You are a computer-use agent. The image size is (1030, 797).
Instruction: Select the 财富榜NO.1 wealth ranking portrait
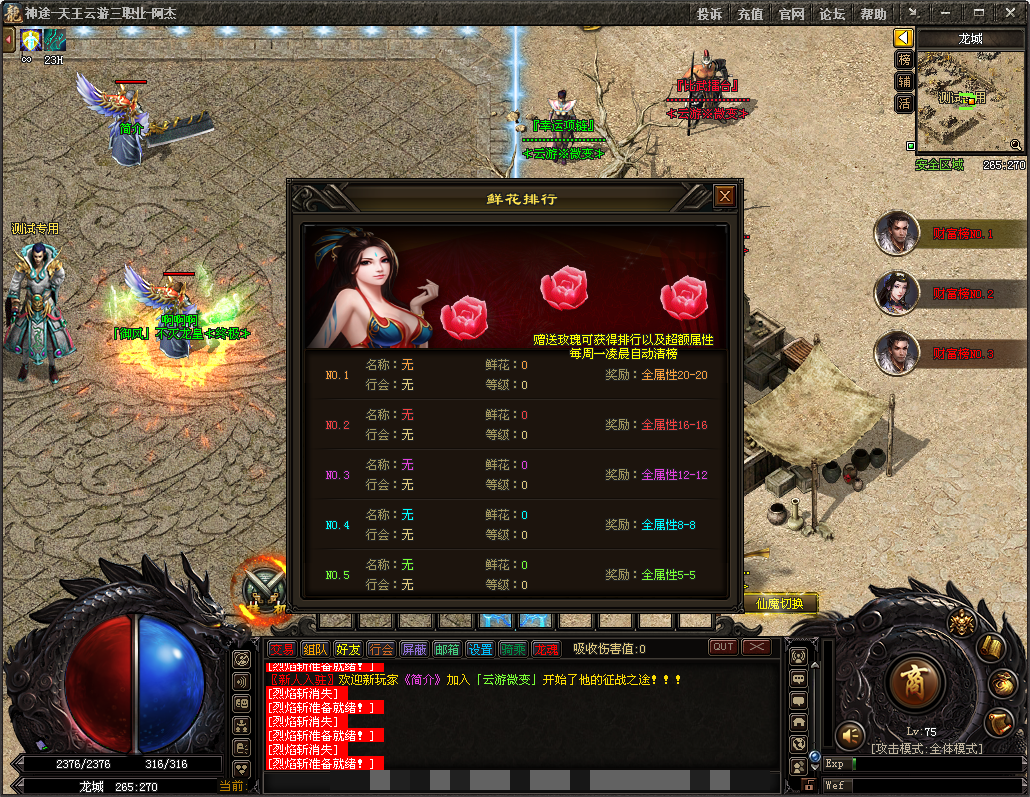897,234
